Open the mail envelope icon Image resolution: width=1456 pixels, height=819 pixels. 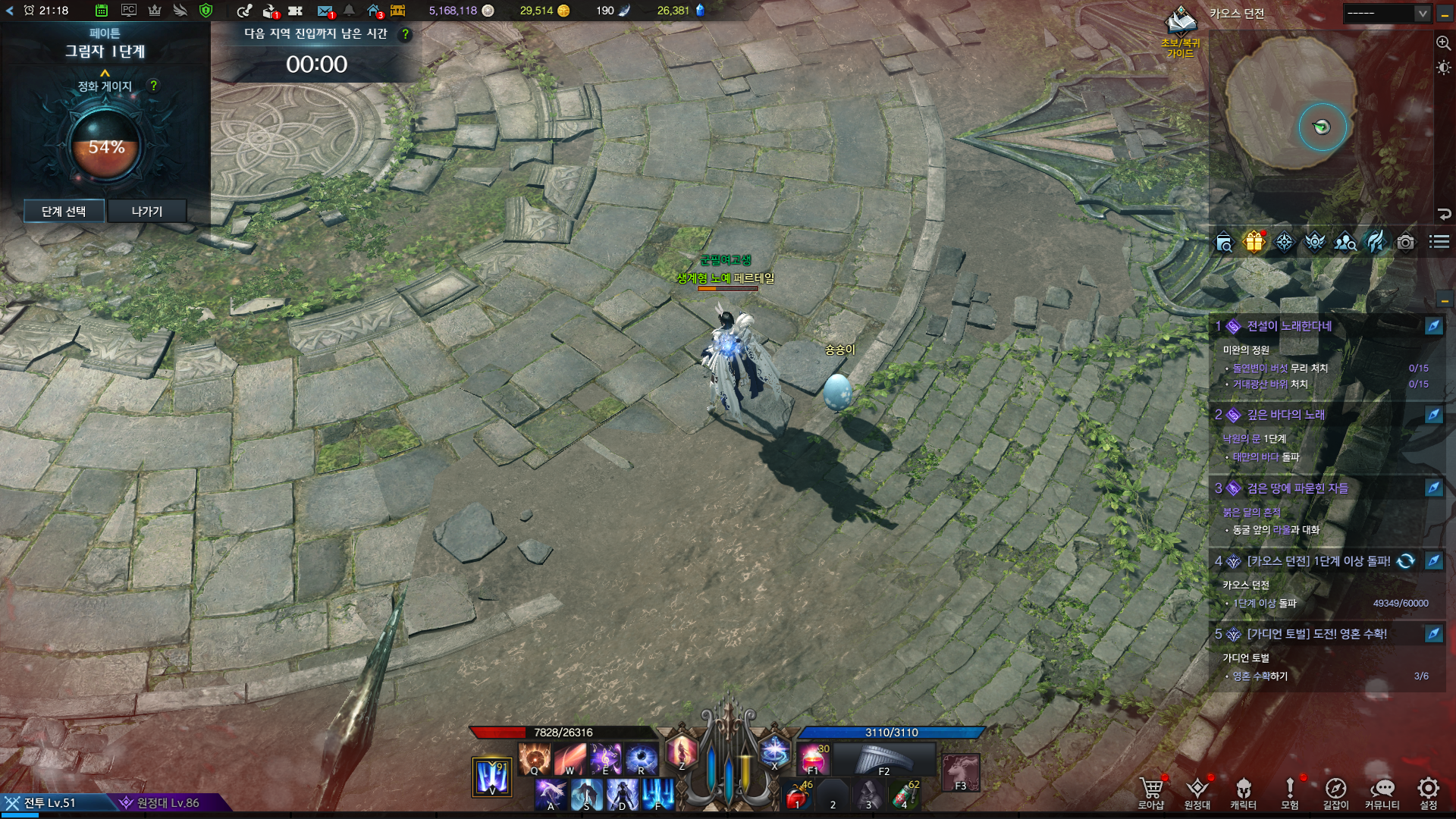coord(325,11)
